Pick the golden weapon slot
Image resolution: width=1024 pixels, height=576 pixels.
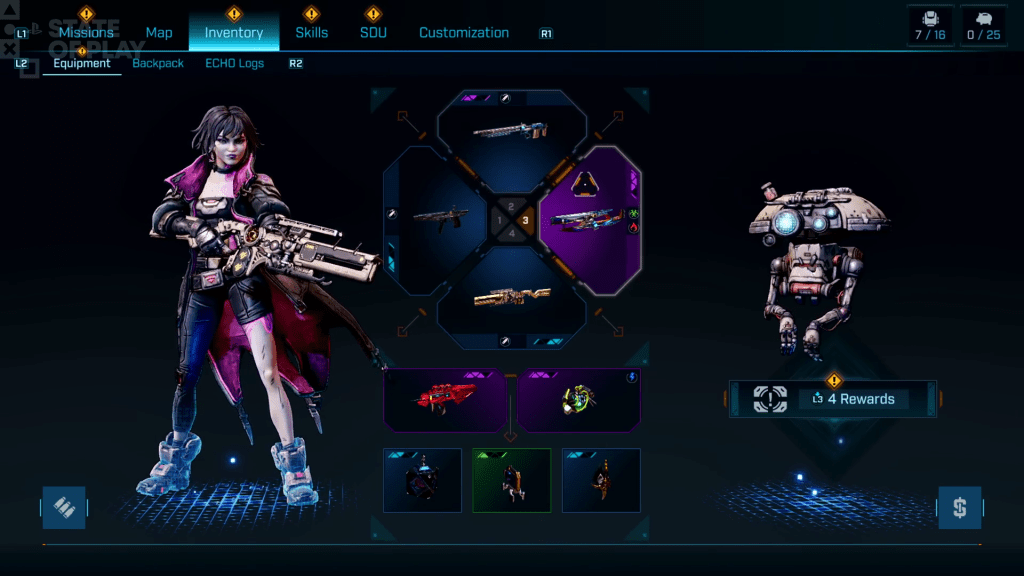pyautogui.click(x=511, y=296)
